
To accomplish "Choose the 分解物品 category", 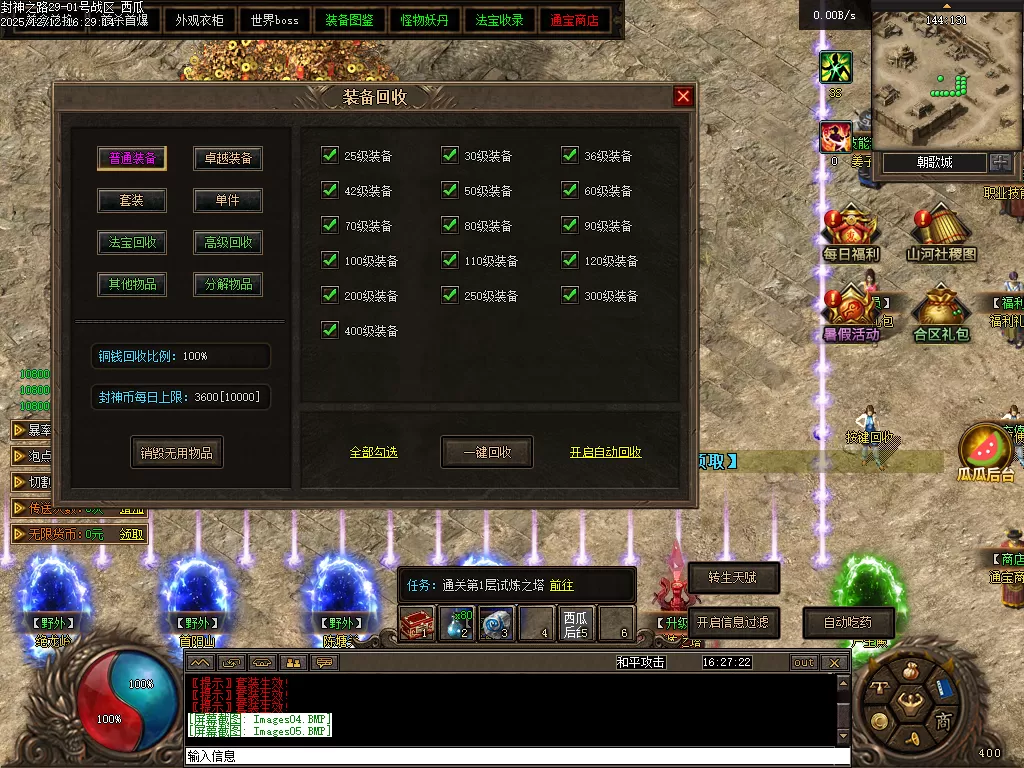I will pyautogui.click(x=228, y=284).
